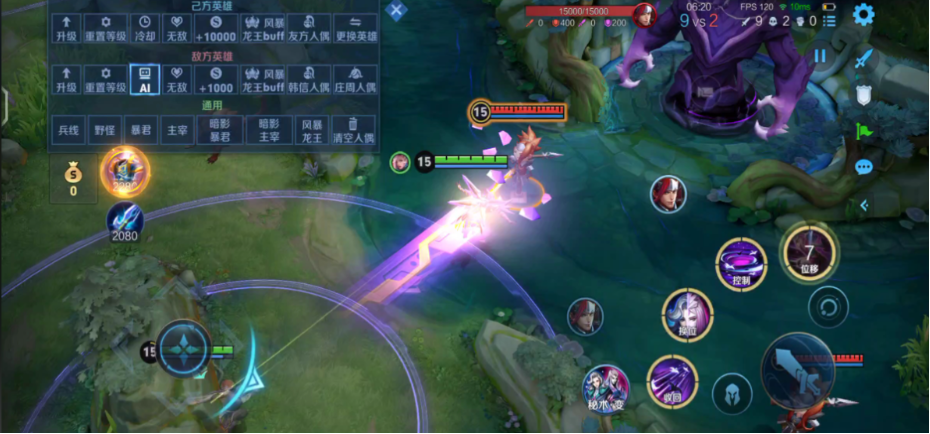Cast the 收回 skill
930x434 pixels.
pos(671,381)
